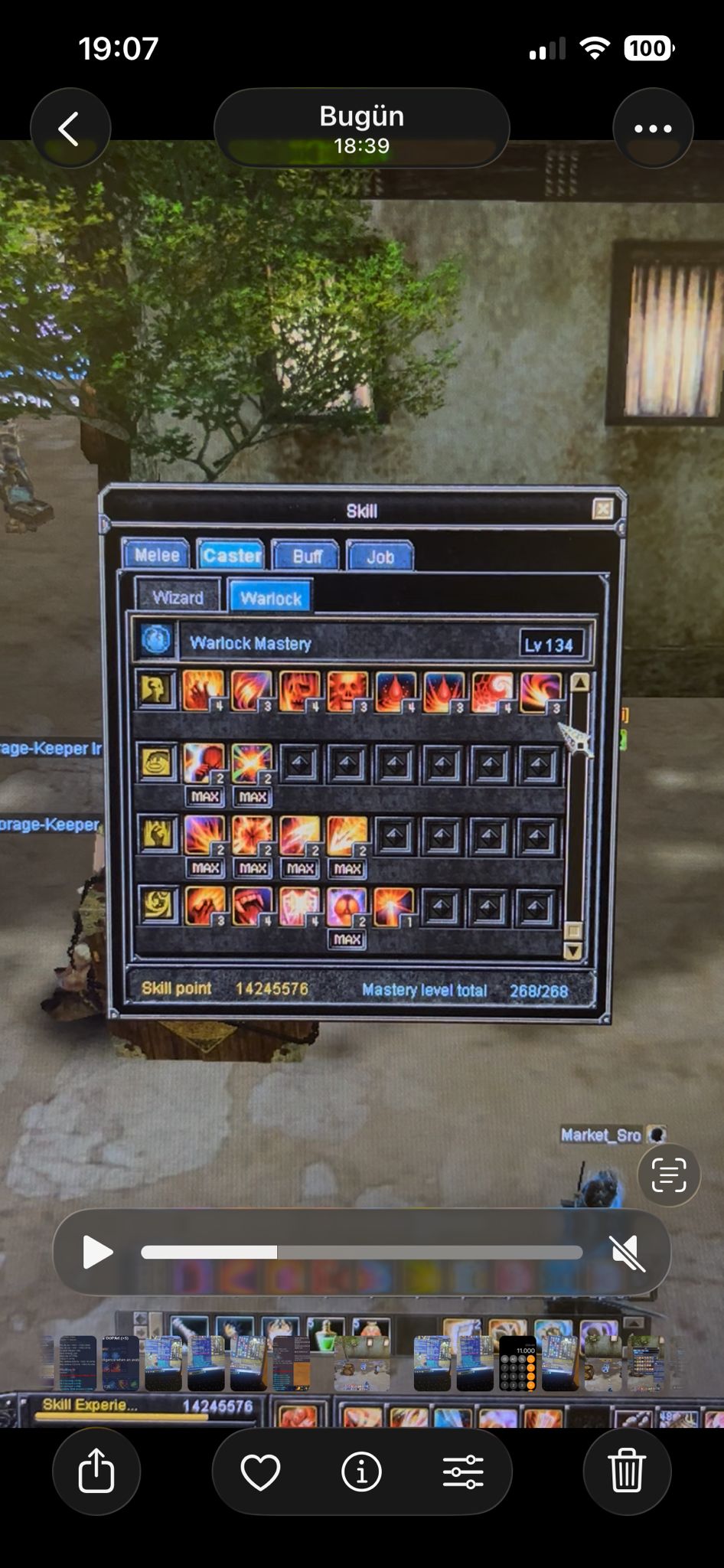Select the Warlock mastery tab

pyautogui.click(x=270, y=598)
